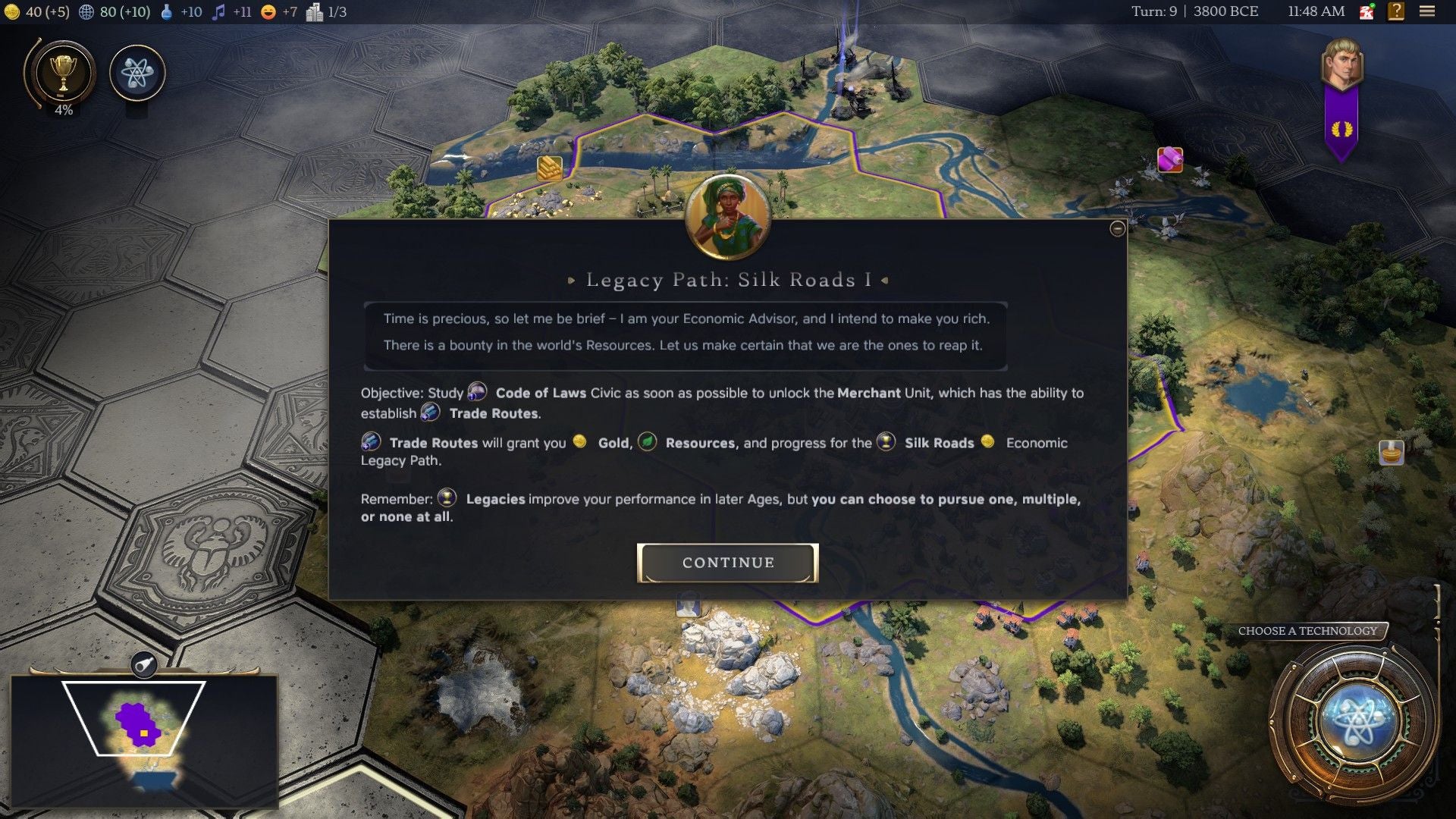Inspect the settlement cap counter
The image size is (1456, 819).
point(322,12)
